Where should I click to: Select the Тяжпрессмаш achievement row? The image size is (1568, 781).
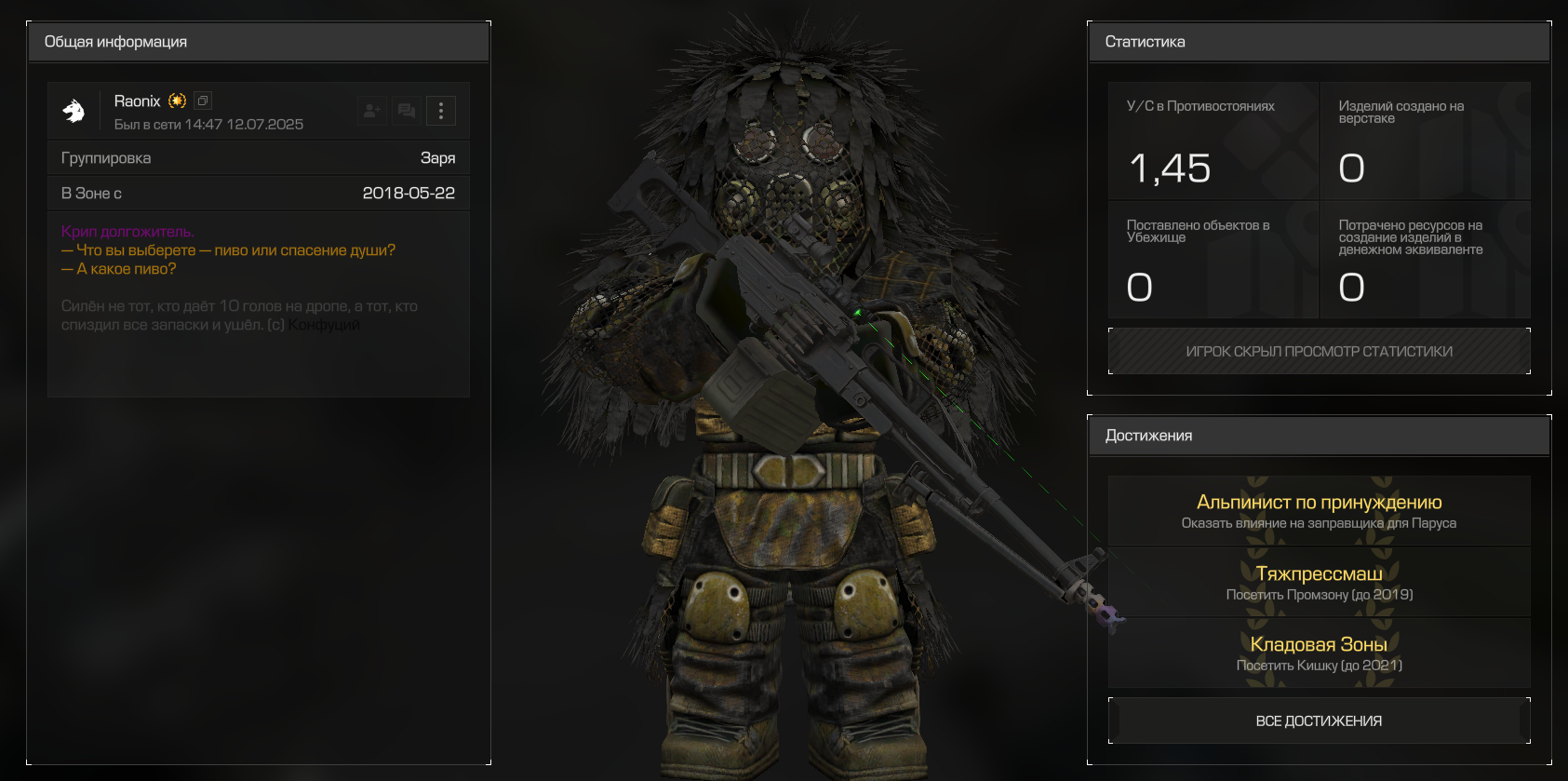pos(1319,583)
